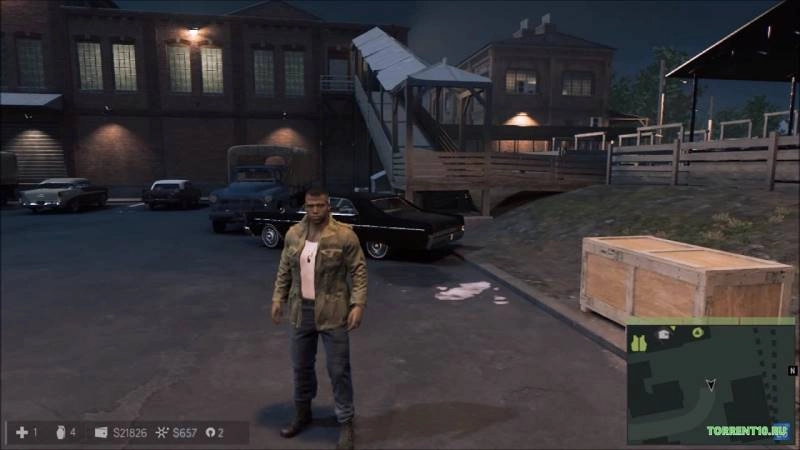Select the green circular marker on minimap

coord(698,332)
